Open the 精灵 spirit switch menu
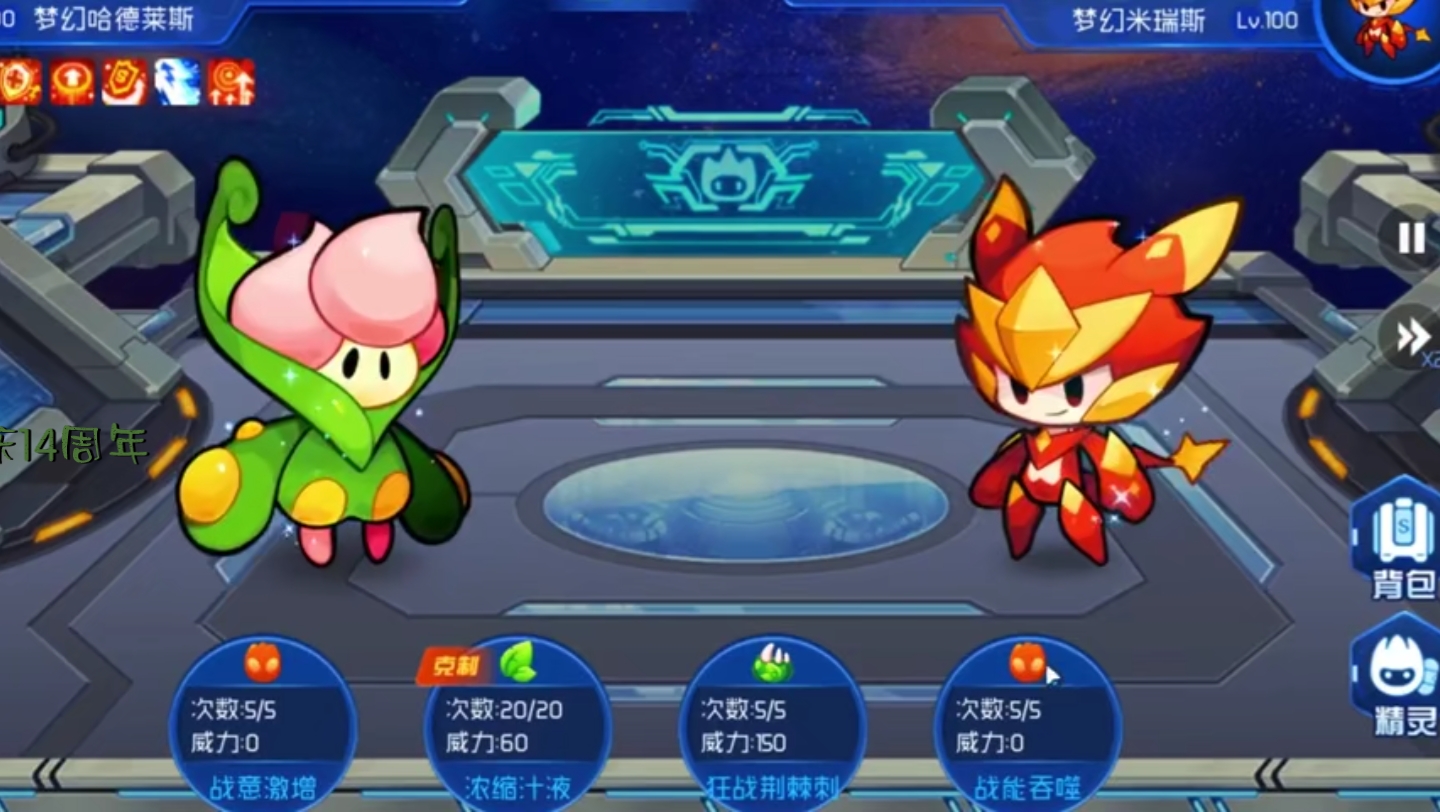Viewport: 1440px width, 812px height. [1400, 680]
